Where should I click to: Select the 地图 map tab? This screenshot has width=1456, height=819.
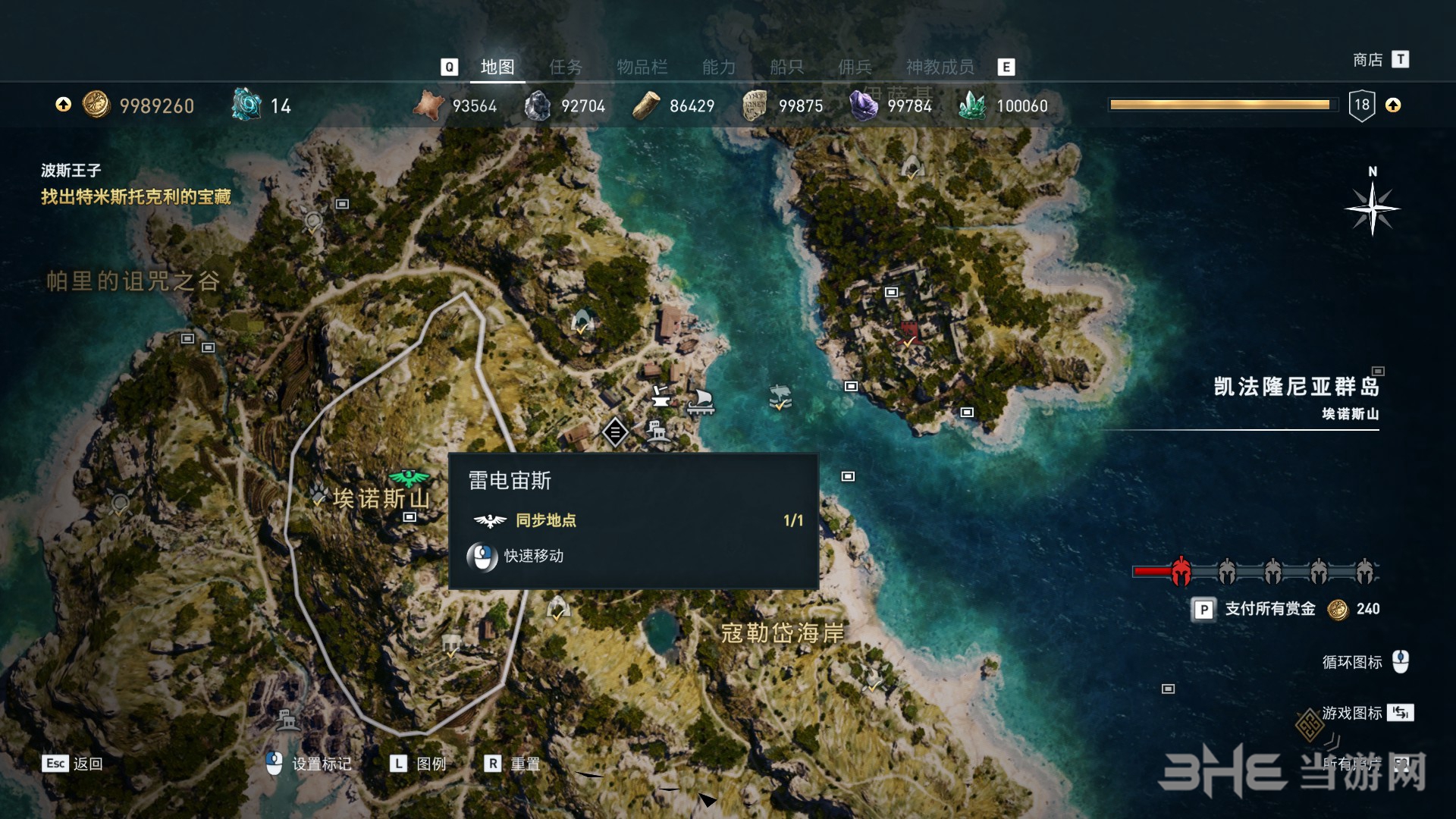click(497, 67)
